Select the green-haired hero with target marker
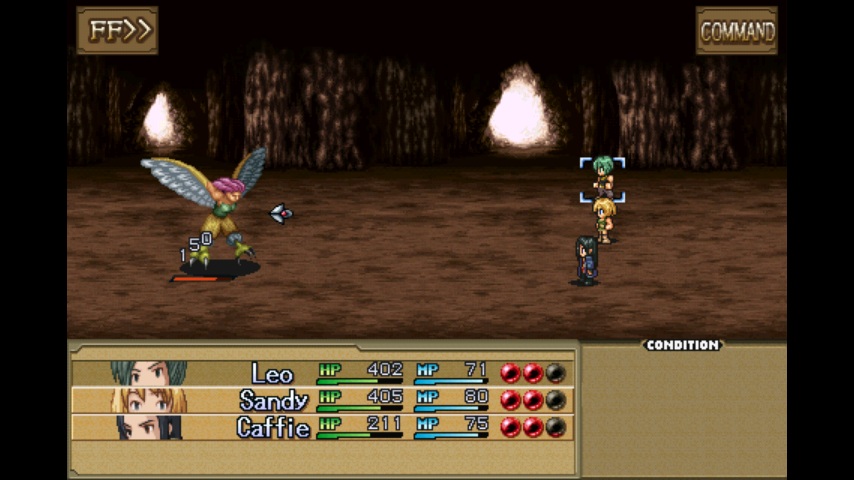This screenshot has height=480, width=854. [x=602, y=179]
